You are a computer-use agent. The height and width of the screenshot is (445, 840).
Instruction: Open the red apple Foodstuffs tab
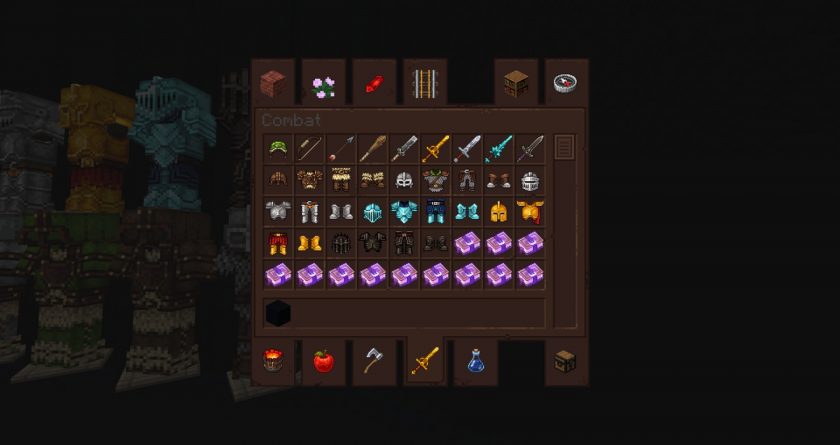tap(323, 361)
